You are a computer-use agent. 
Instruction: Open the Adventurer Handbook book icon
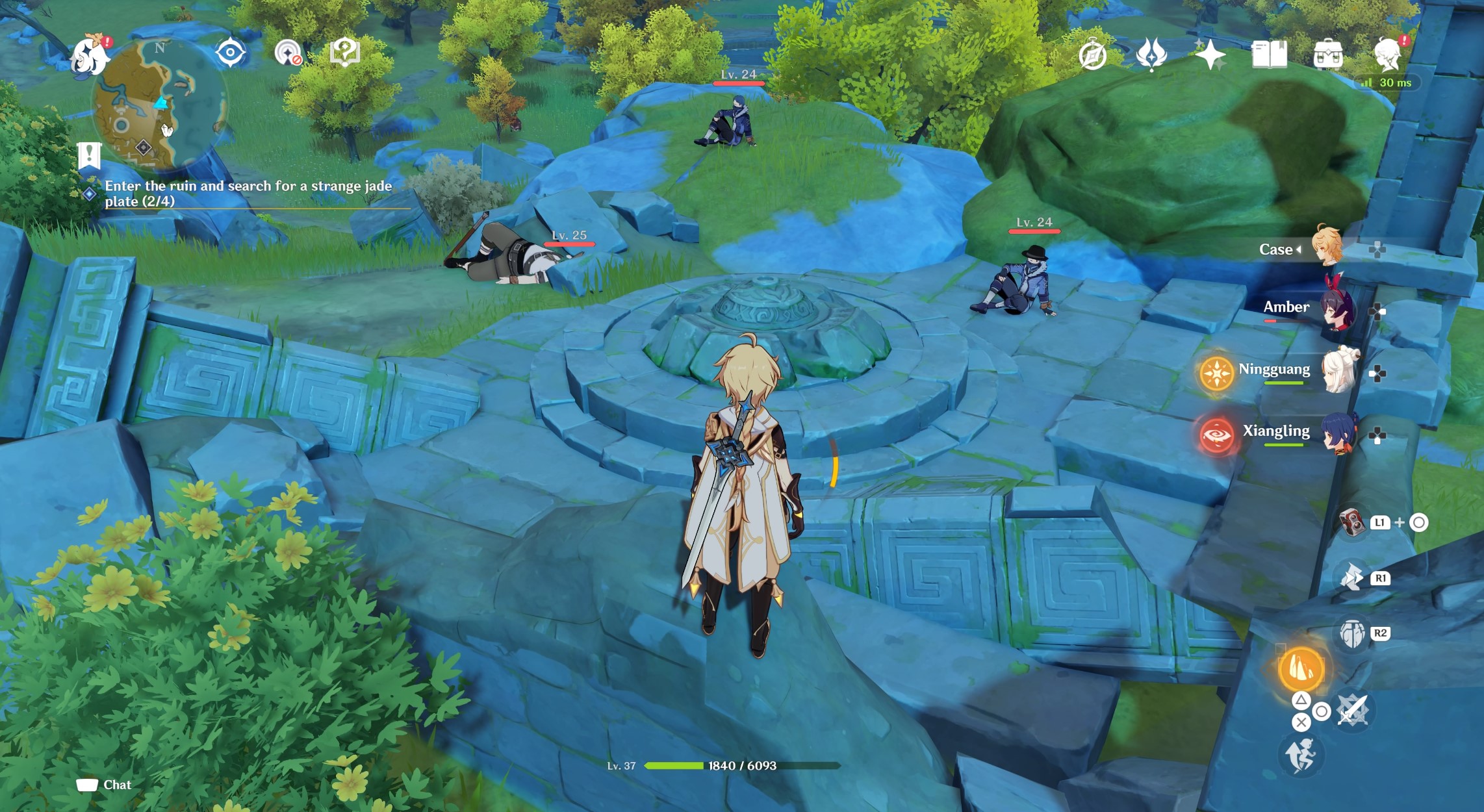click(x=1268, y=55)
